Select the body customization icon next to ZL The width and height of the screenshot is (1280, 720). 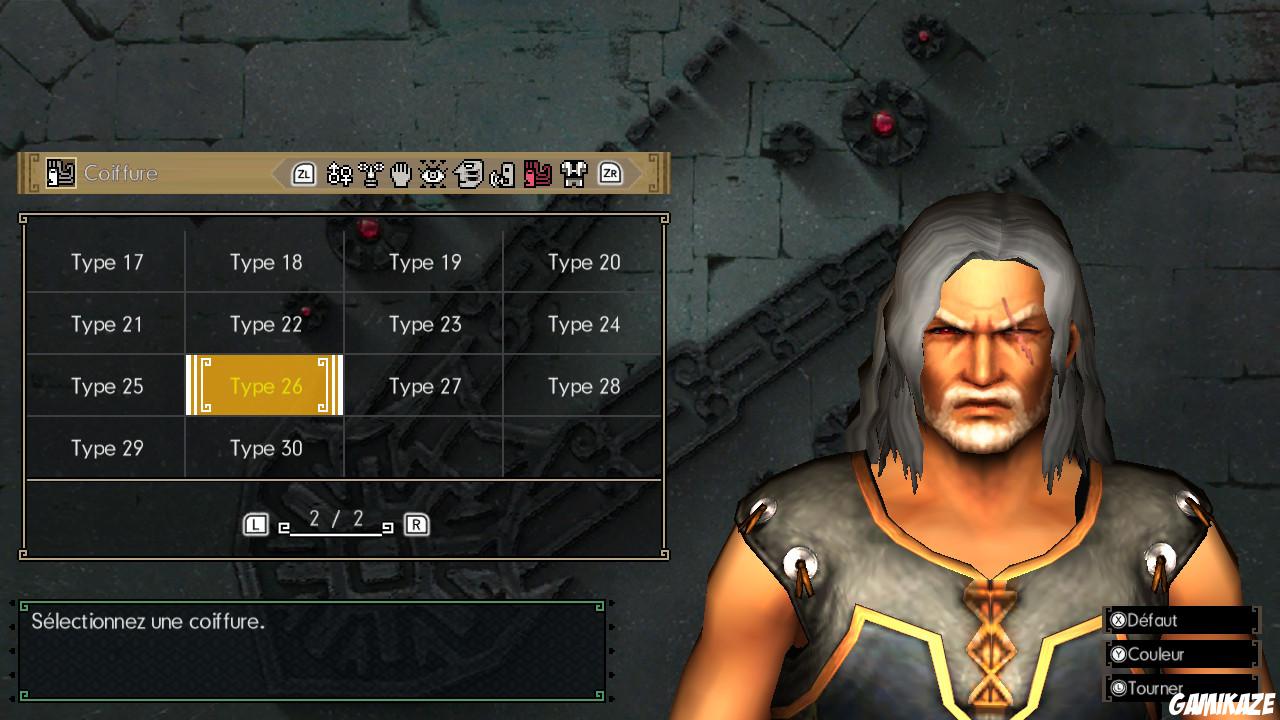pos(336,173)
